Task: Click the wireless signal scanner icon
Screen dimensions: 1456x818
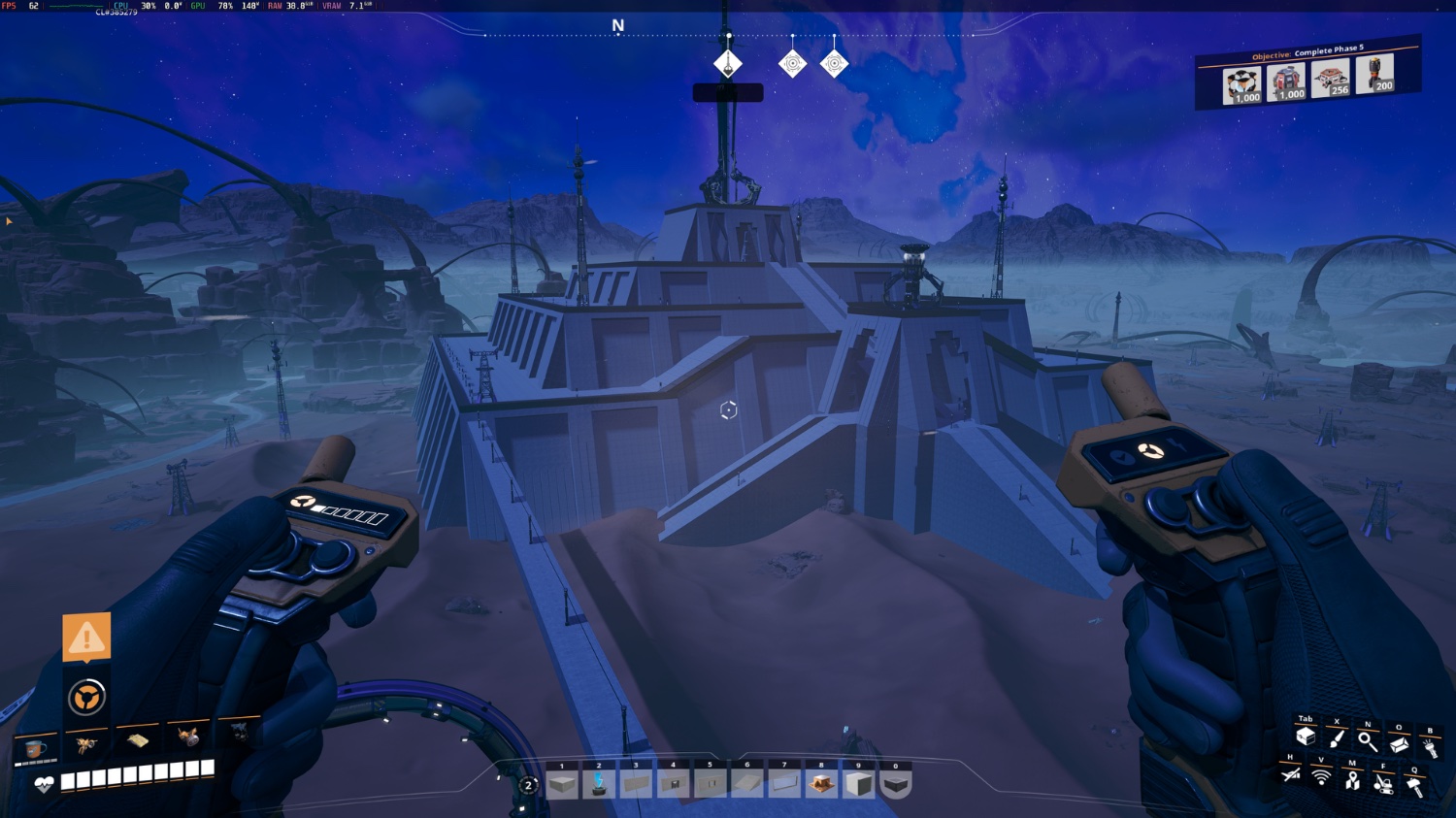Action: 1321,777
